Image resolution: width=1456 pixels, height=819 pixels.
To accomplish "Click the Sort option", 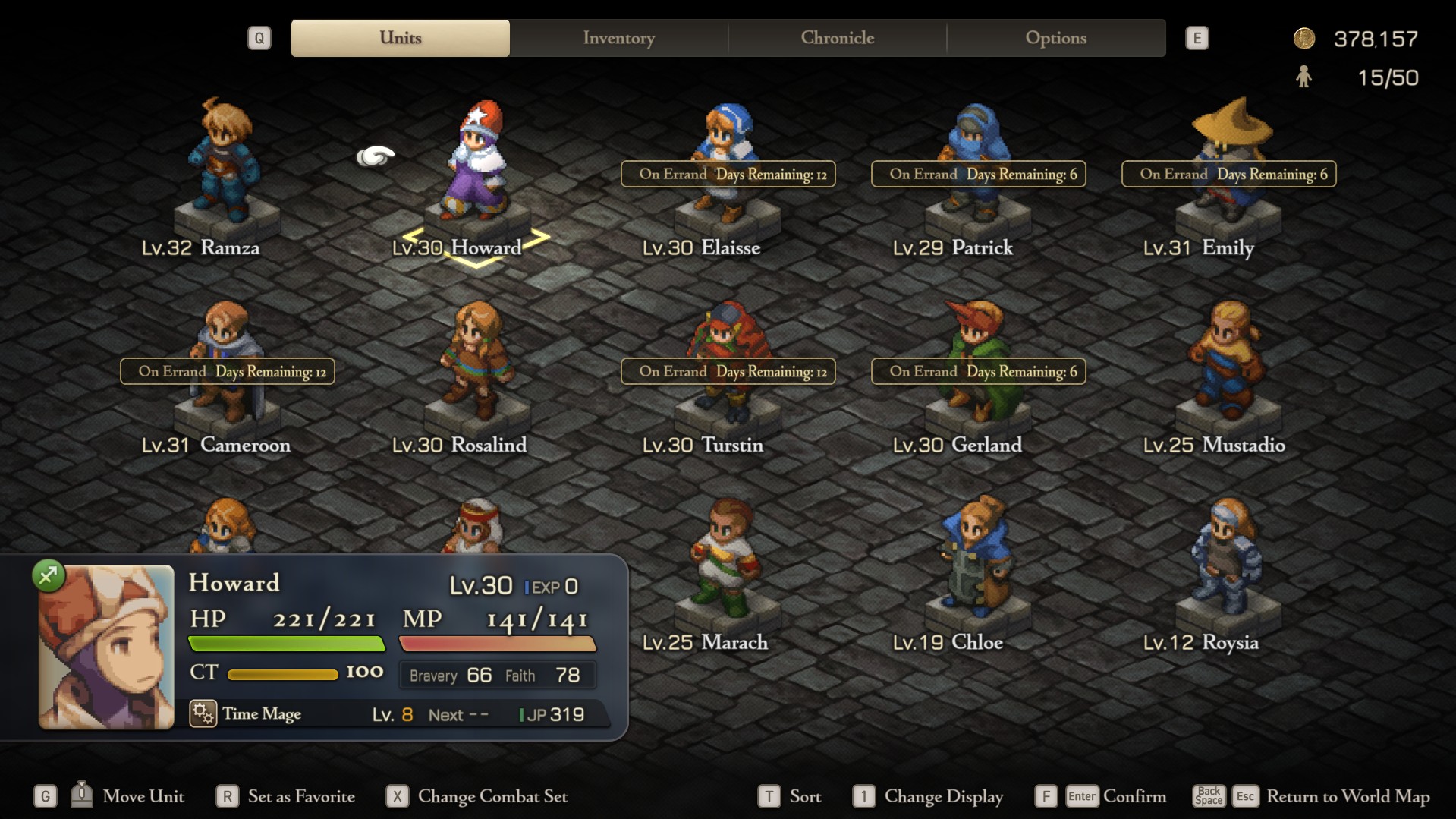I will 804,796.
